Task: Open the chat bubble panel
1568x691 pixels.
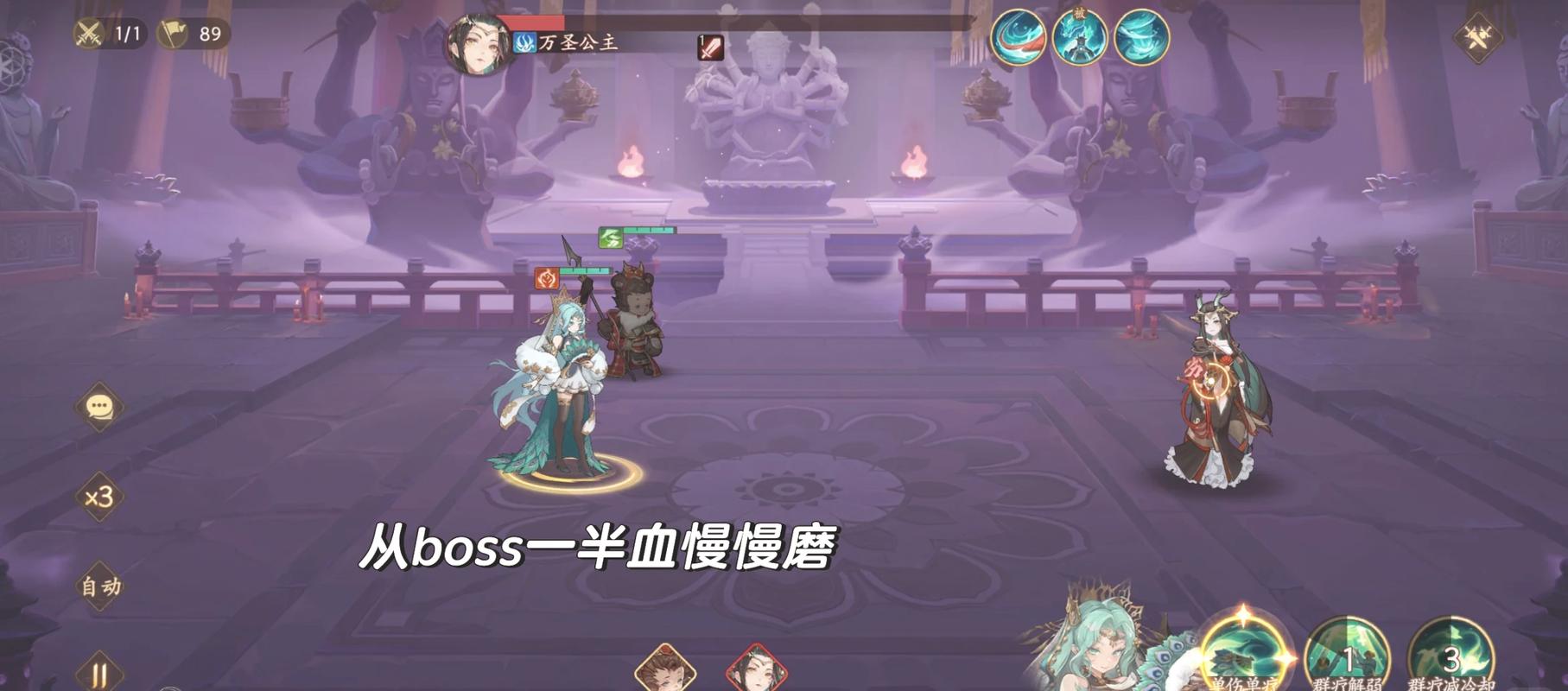Action: (x=100, y=406)
